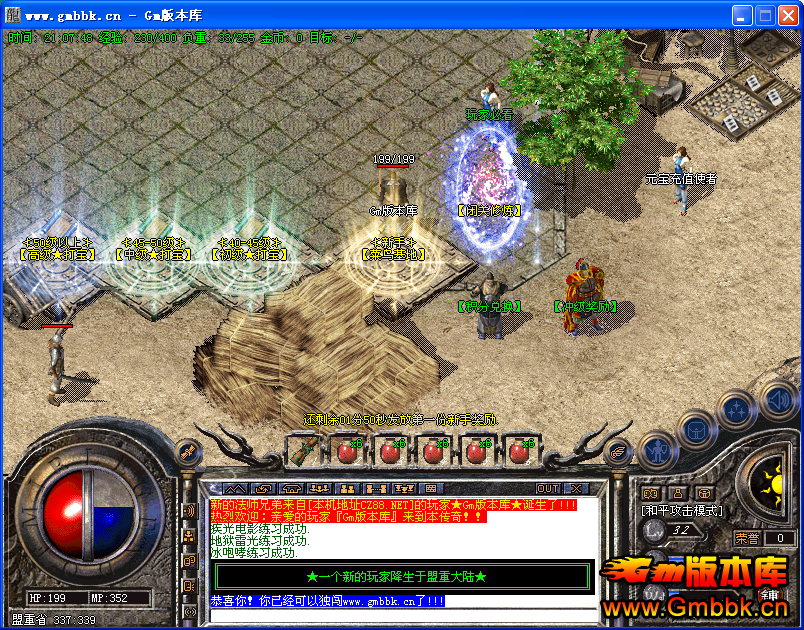The image size is (804, 630).
Task: Click the sound-wave icon left of chat
Action: coord(189,511)
